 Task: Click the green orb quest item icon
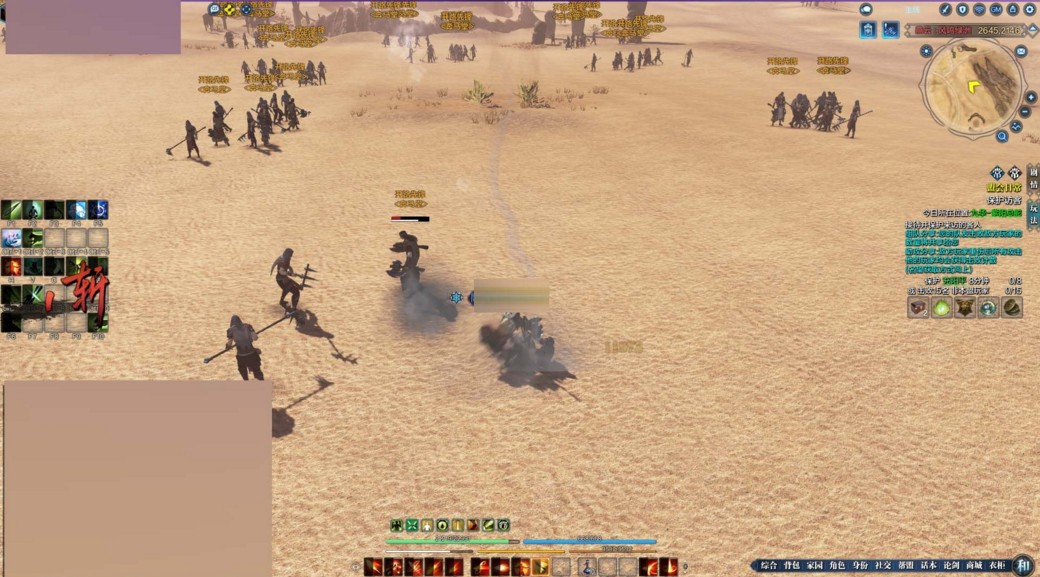click(942, 308)
